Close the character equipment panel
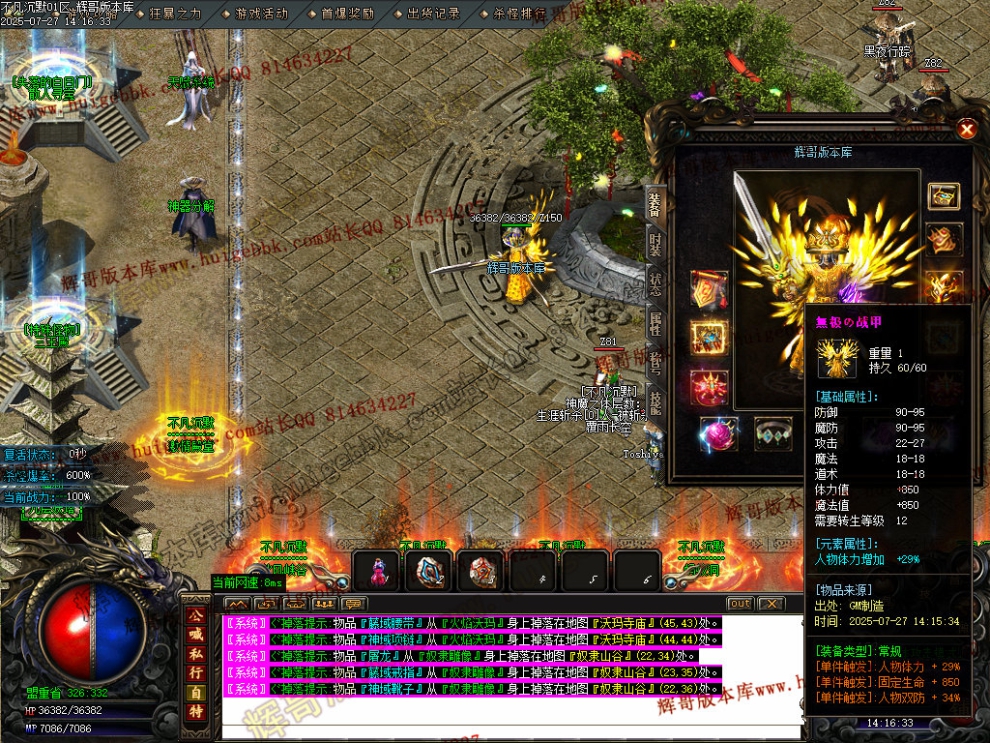Image resolution: width=990 pixels, height=743 pixels. (966, 129)
